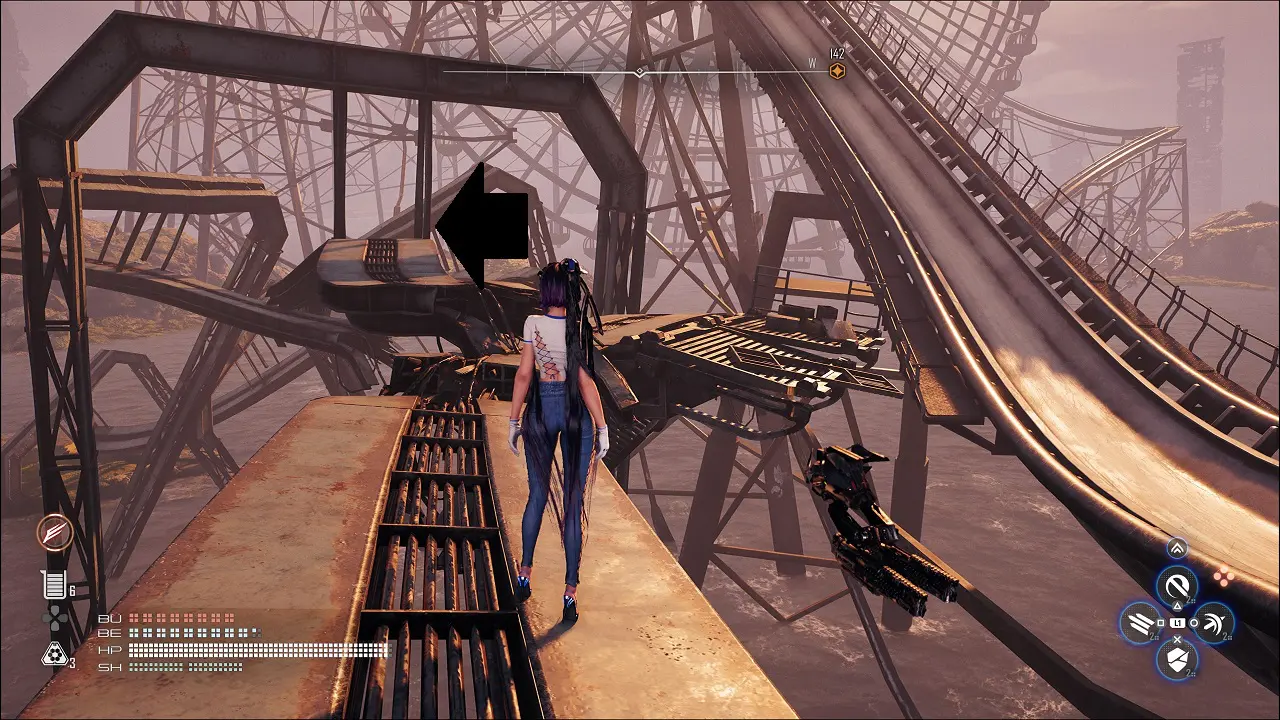This screenshot has width=1280, height=720.
Task: Click the four-dot orange cluster icon
Action: (1223, 575)
